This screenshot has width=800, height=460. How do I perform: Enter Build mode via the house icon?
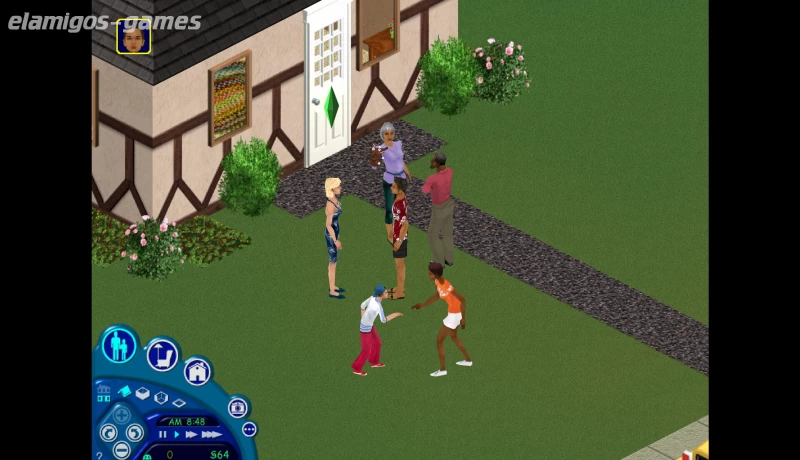198,372
